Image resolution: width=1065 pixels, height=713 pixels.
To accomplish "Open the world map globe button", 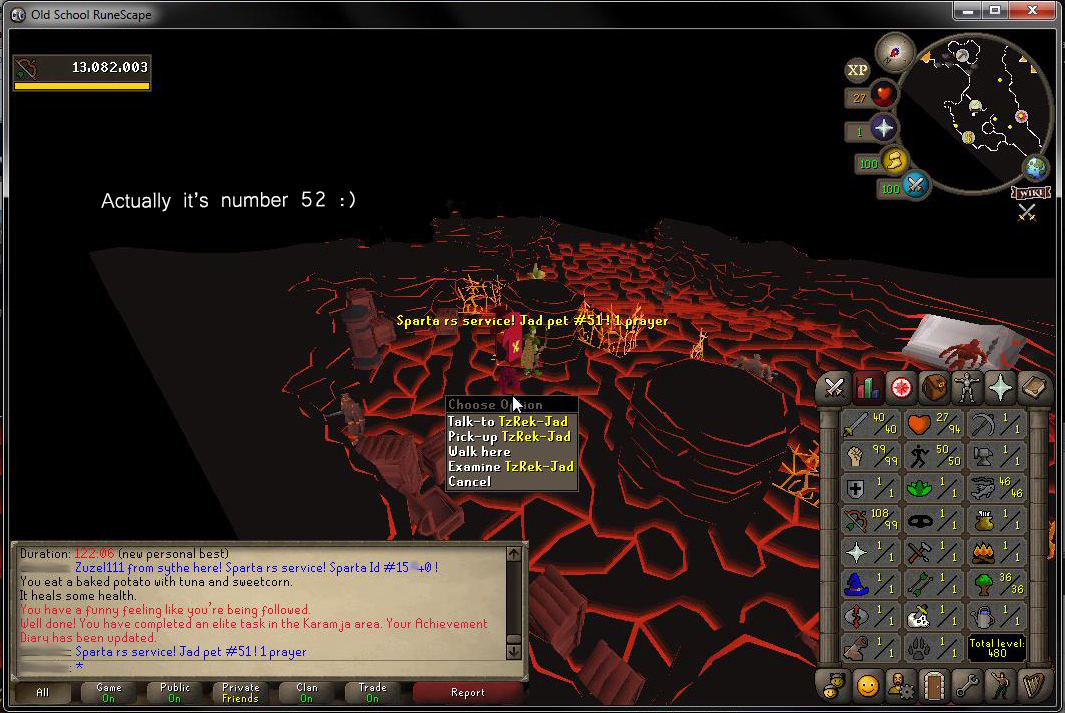I will [x=1035, y=168].
